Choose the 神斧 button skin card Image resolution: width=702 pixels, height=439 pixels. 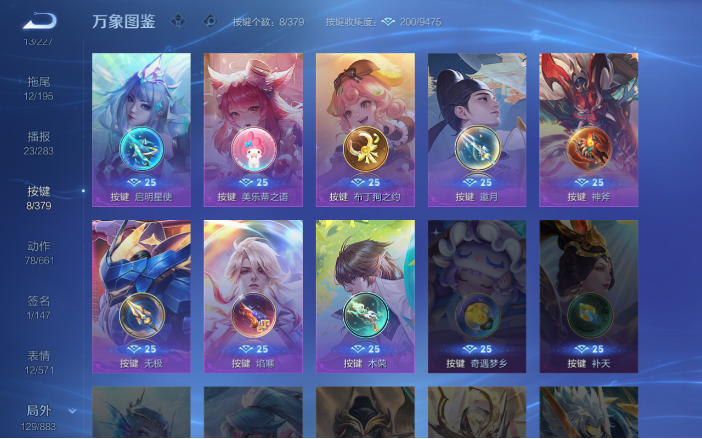tap(589, 130)
